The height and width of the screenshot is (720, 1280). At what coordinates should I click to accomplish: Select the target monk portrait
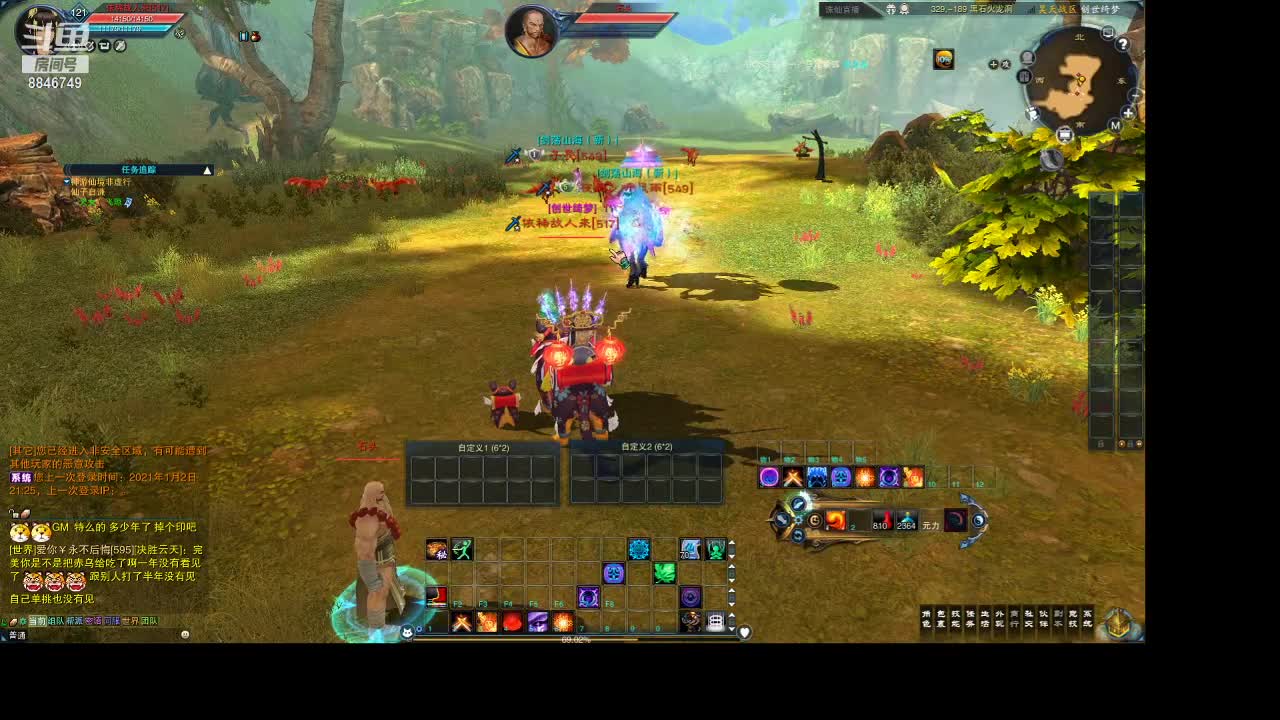[531, 32]
